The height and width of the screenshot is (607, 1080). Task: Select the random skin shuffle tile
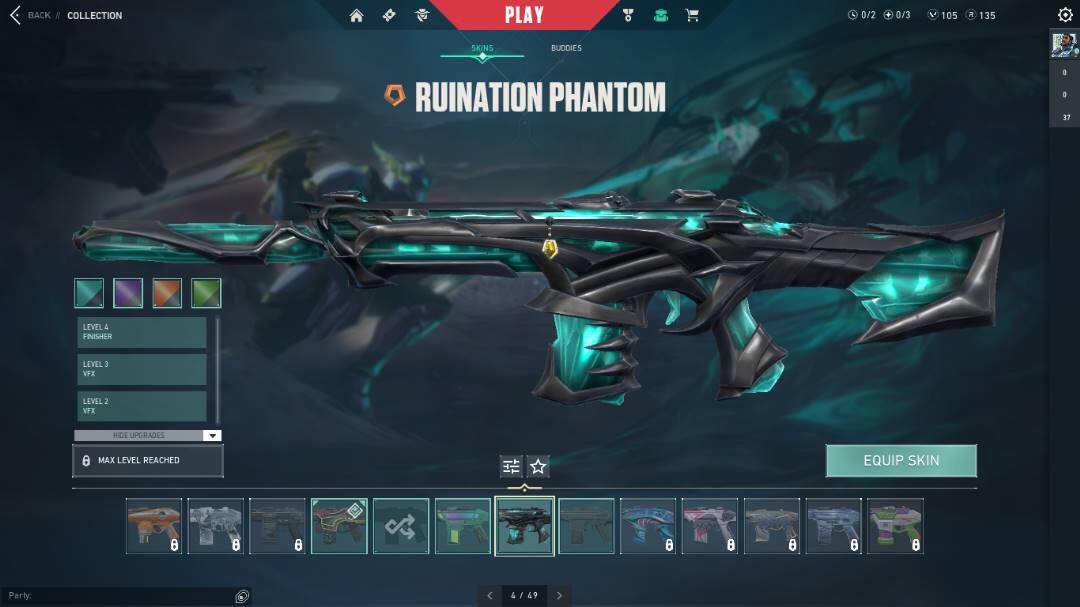(x=401, y=526)
